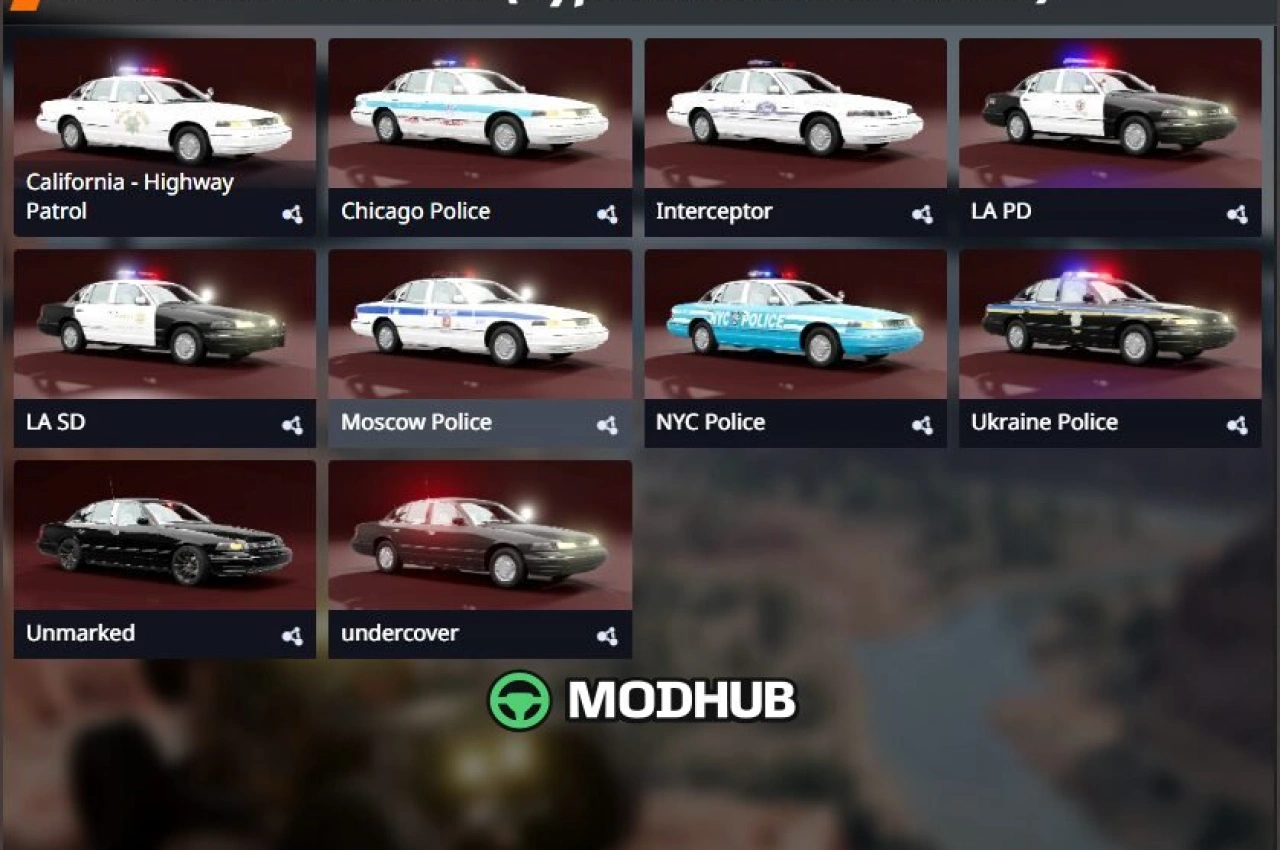Click the Chicago Police label
The image size is (1280, 850).
click(x=415, y=211)
